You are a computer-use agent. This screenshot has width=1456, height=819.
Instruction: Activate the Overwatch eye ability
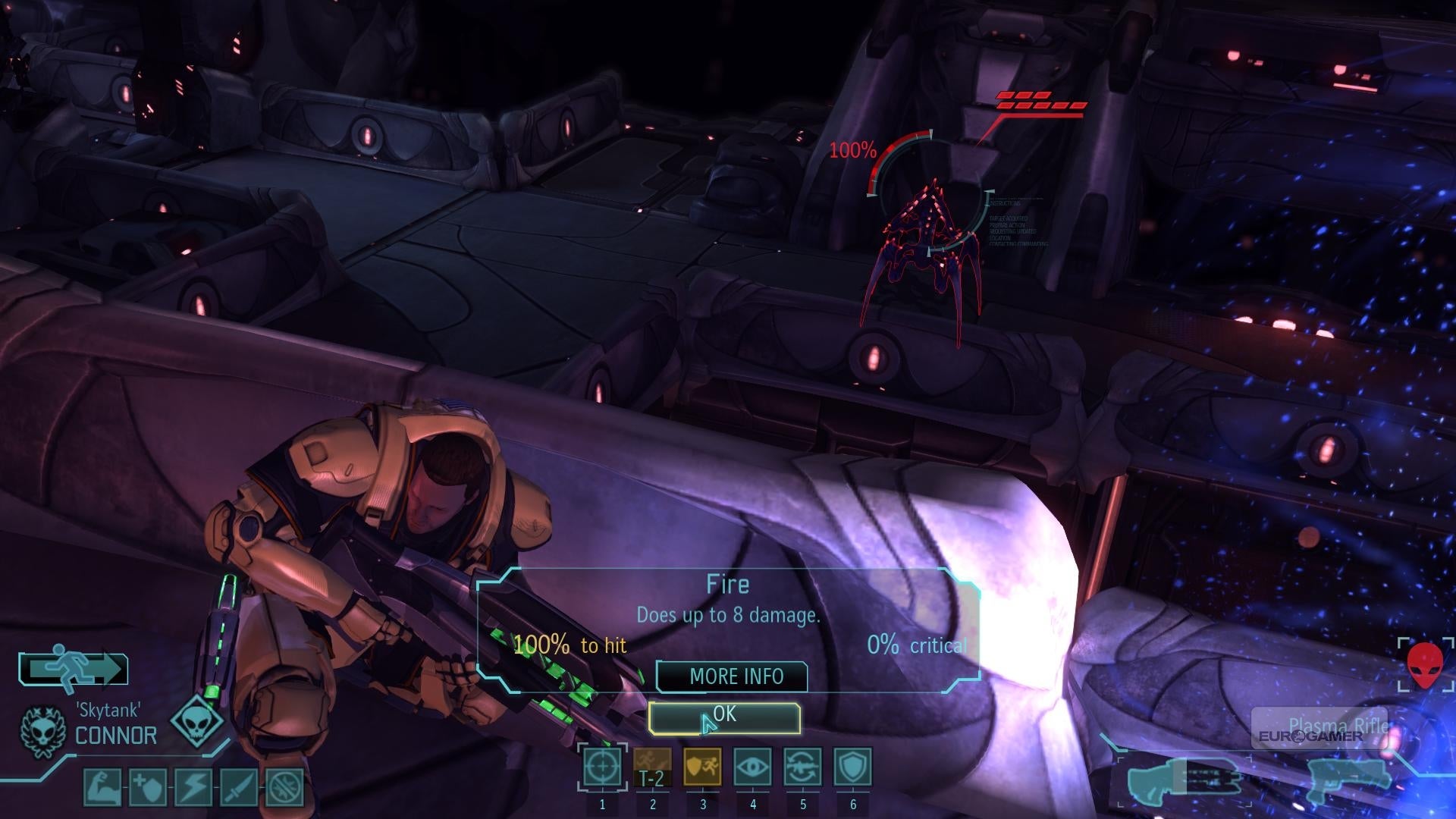pos(752,767)
